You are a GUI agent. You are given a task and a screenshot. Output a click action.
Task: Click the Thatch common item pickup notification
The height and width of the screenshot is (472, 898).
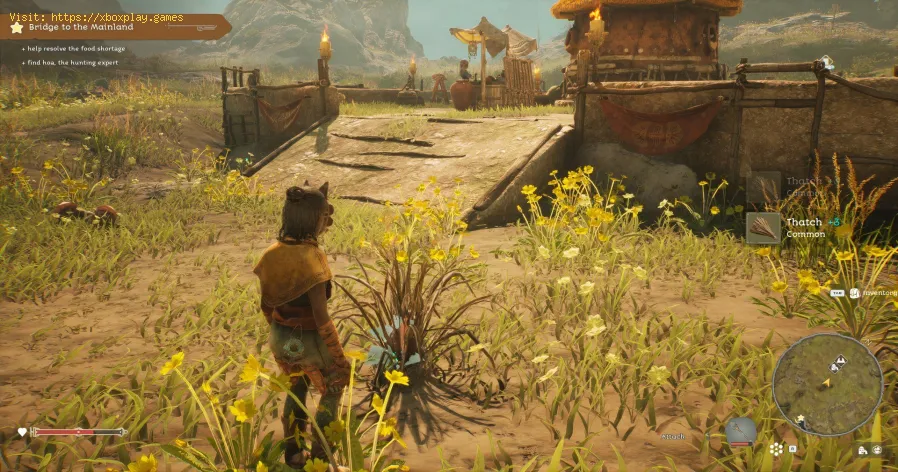pos(791,227)
